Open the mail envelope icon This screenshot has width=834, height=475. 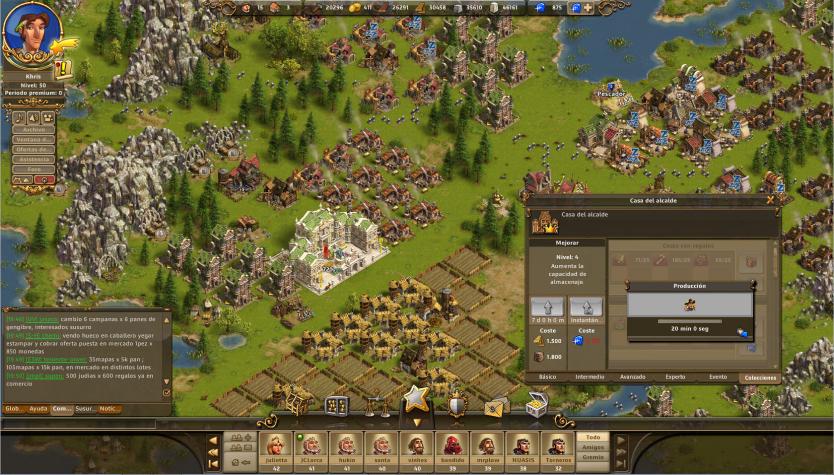pos(496,406)
